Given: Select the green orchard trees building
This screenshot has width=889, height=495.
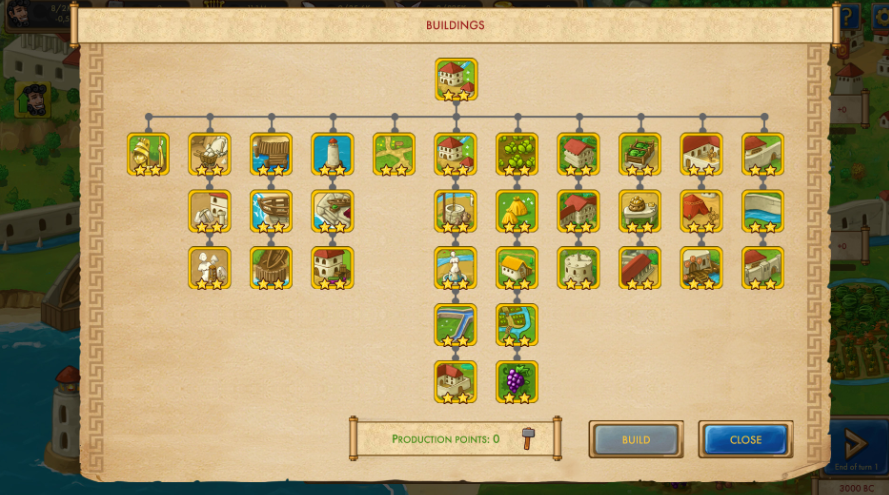Looking at the screenshot, I should pos(517,154).
